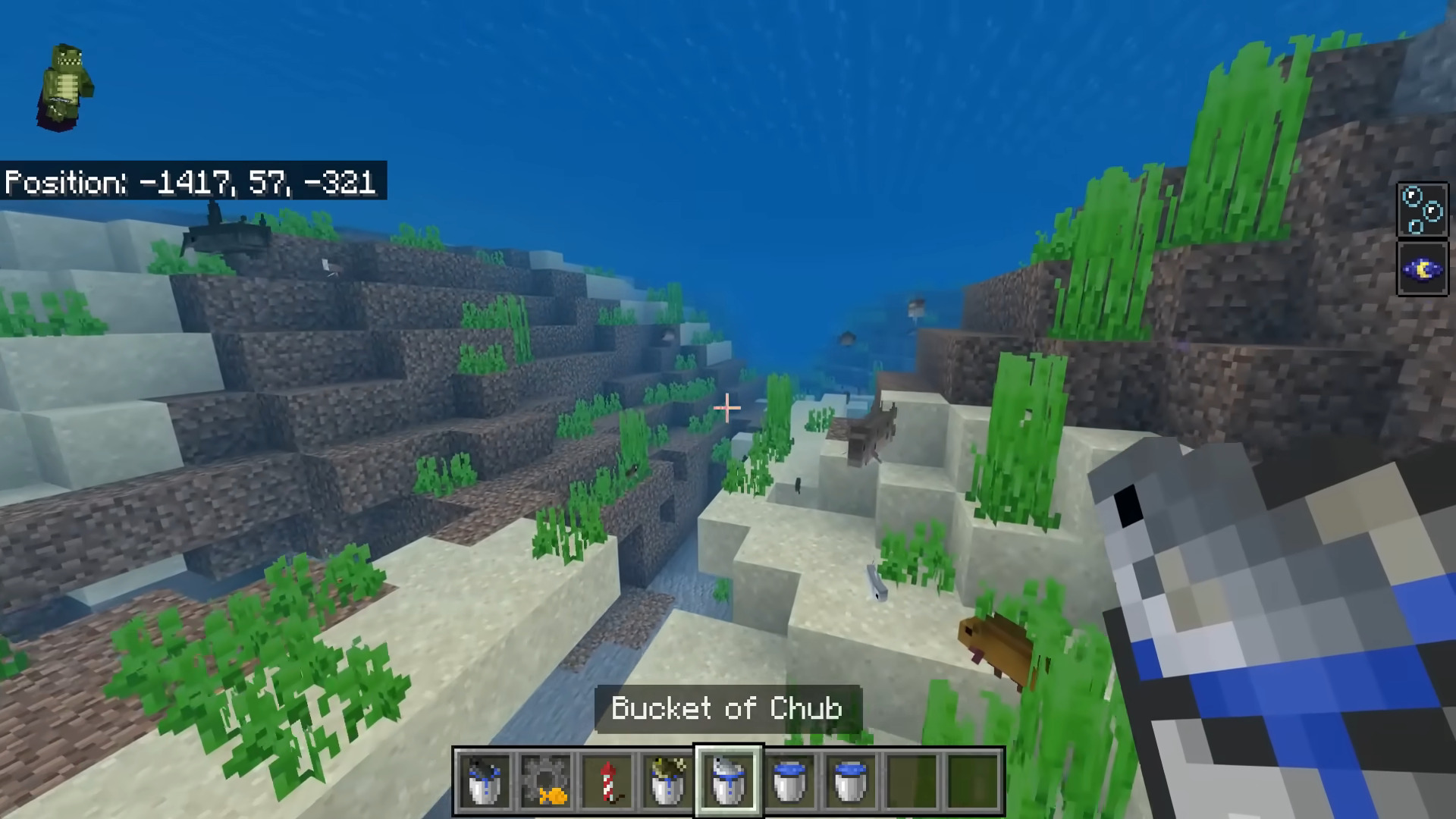Pick the olive fish bucket slot
The width and height of the screenshot is (1456, 819).
point(667,781)
